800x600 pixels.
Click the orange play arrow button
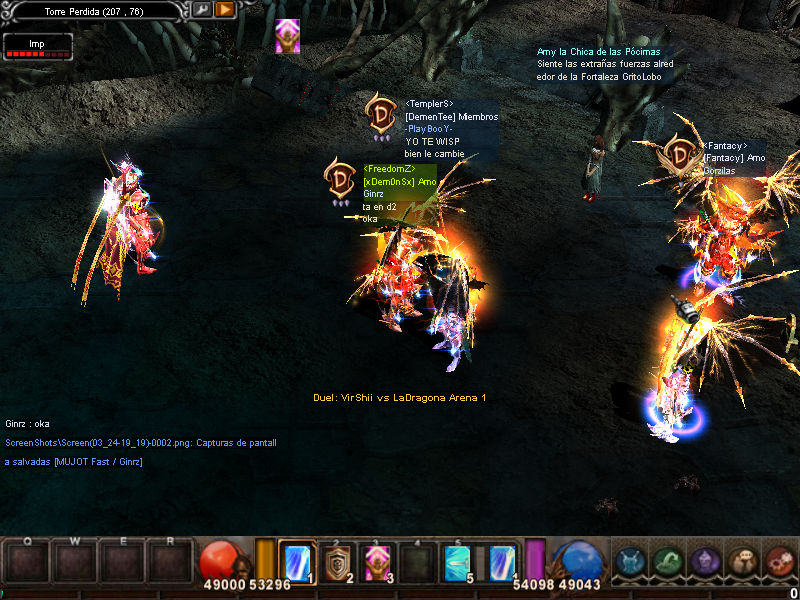[225, 10]
